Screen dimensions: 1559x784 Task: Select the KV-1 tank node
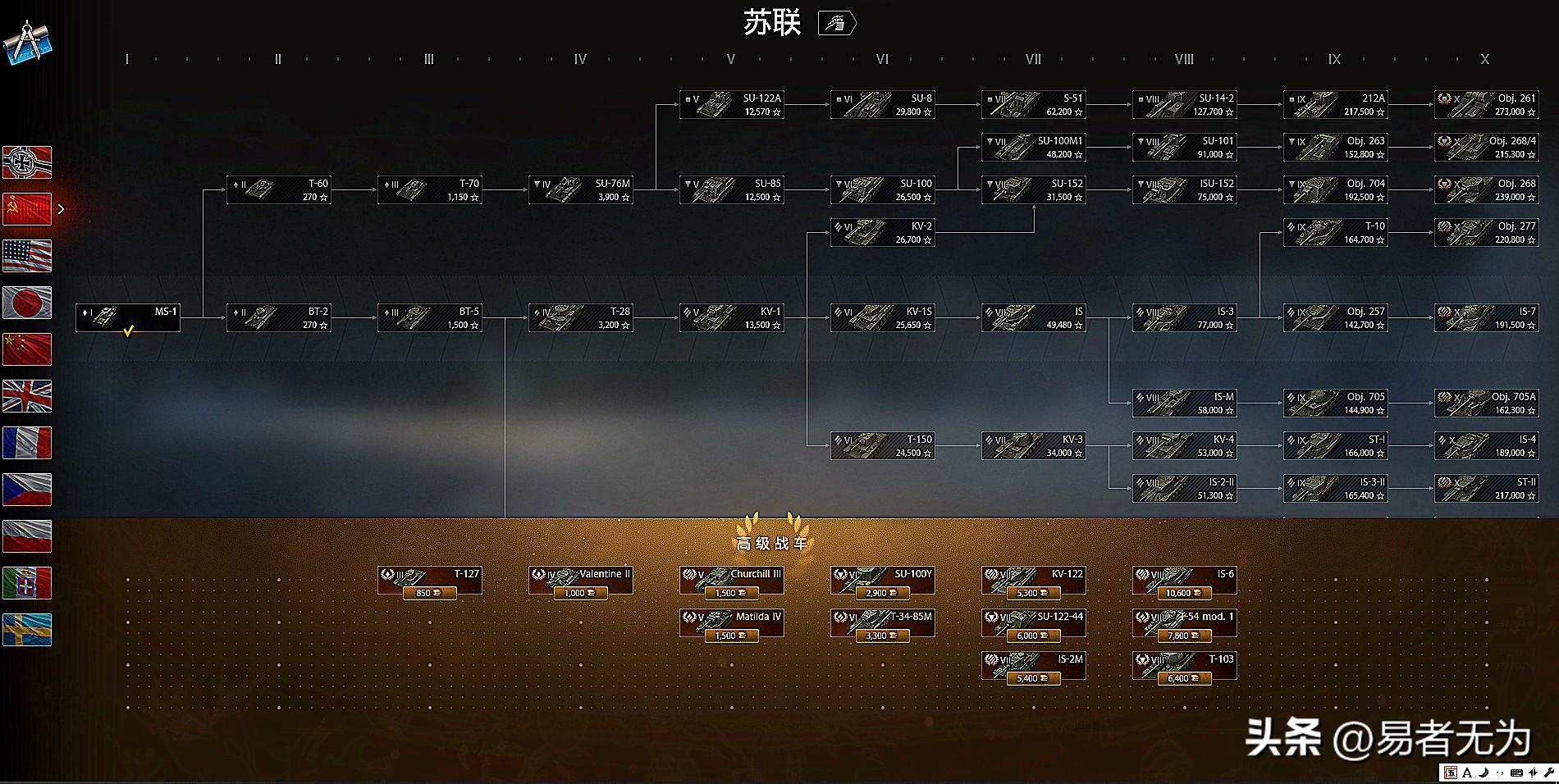[x=732, y=317]
